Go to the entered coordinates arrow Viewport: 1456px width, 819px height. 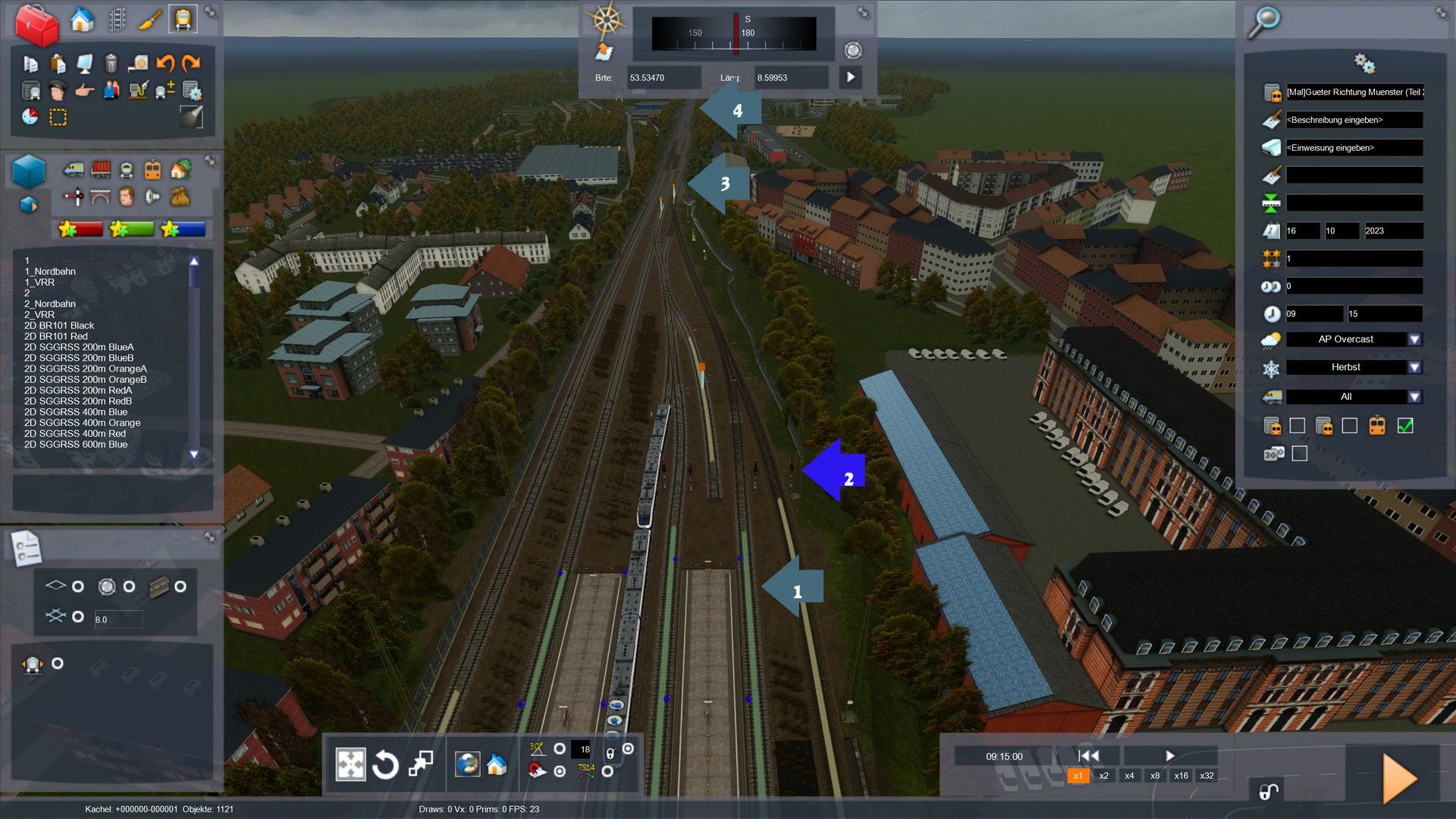pyautogui.click(x=850, y=77)
